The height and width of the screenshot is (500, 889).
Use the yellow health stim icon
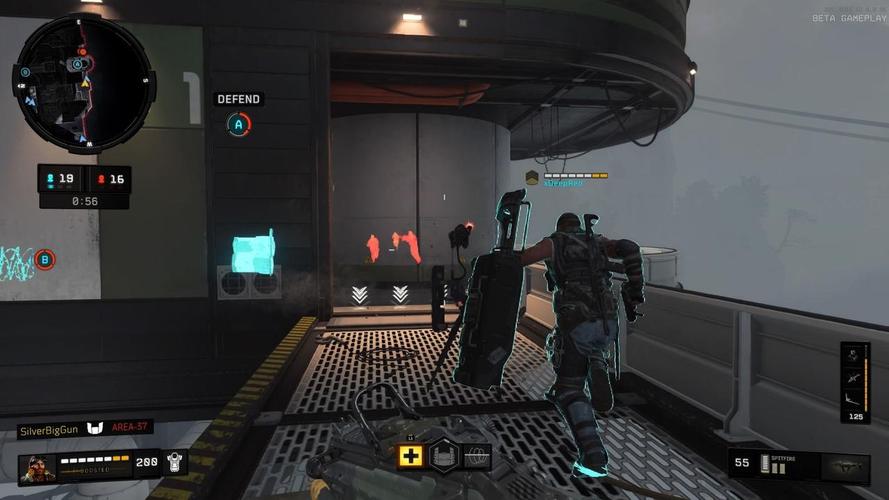click(411, 456)
